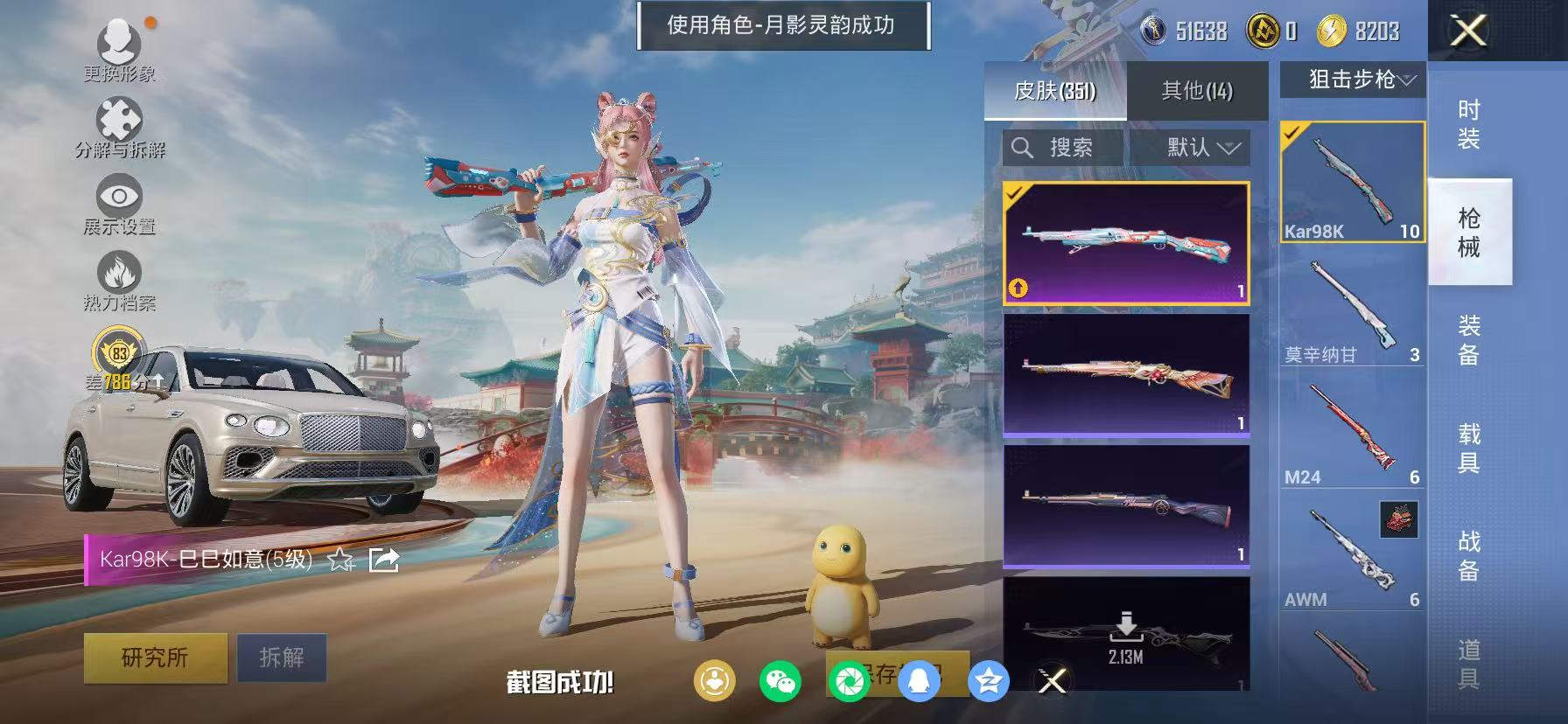
Task: Share via the WeChat icon
Action: pyautogui.click(x=781, y=682)
